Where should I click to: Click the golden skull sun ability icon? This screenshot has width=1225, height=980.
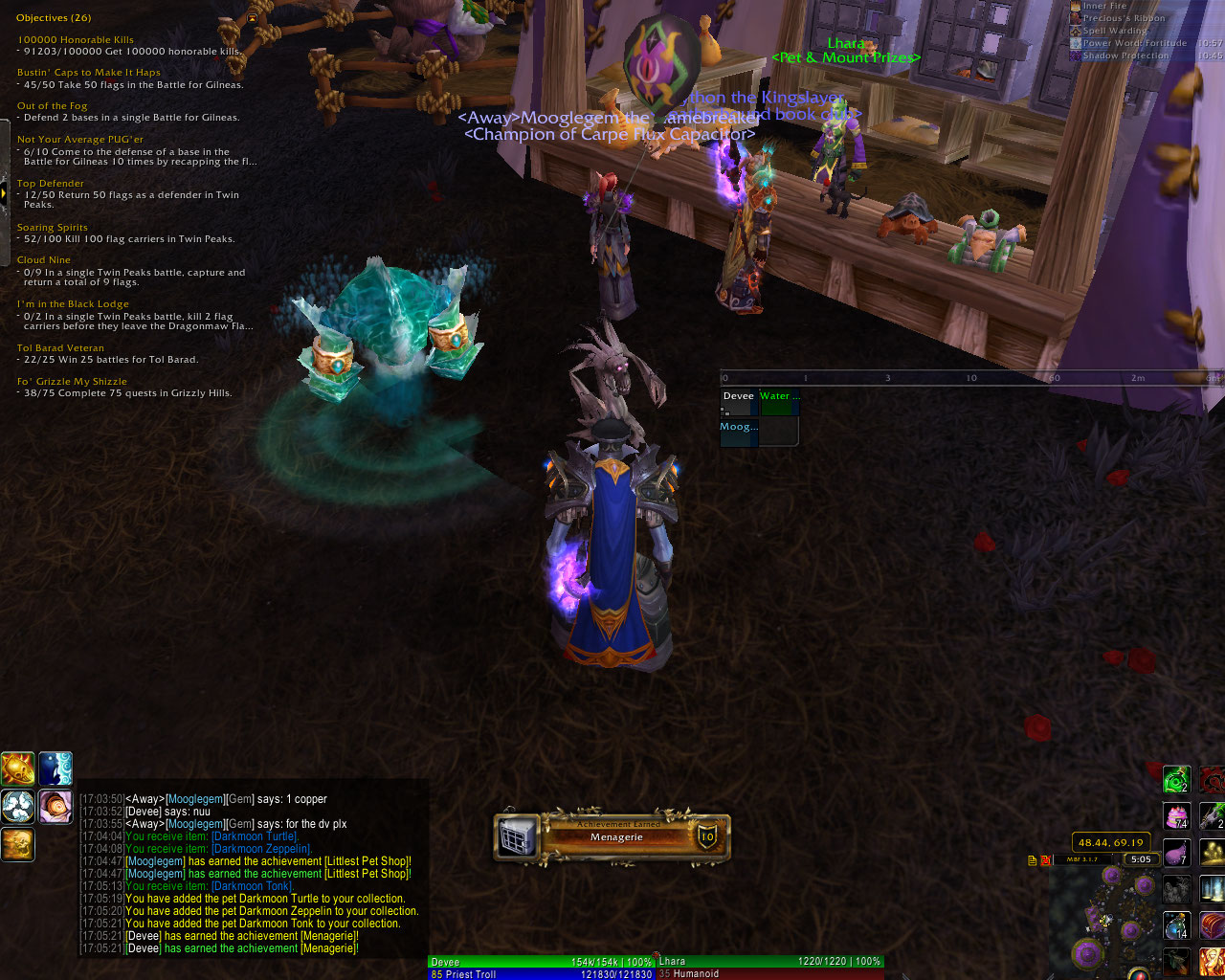18,768
